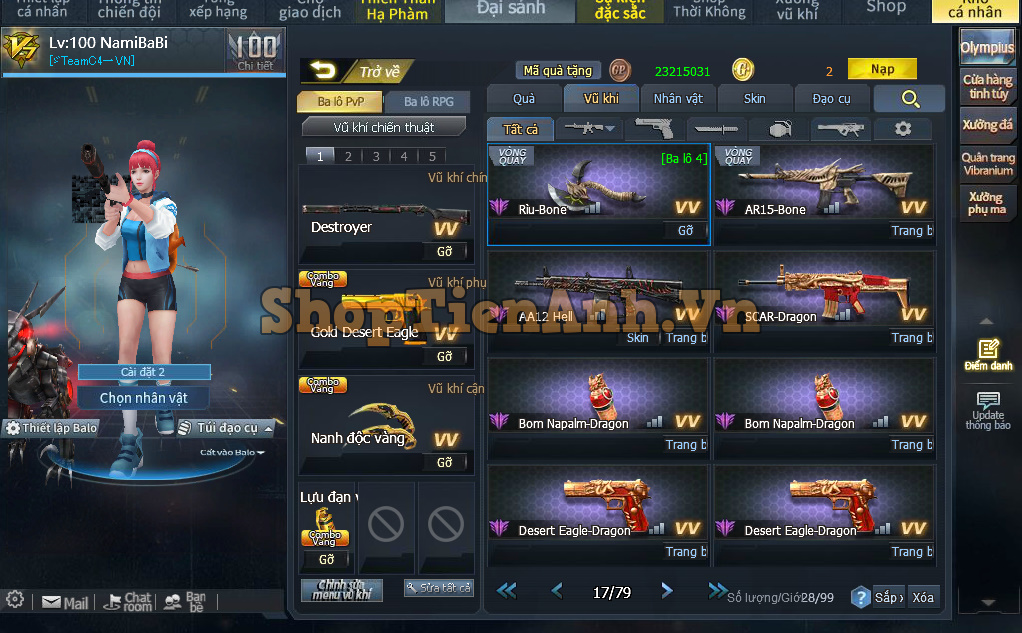Remove the Destroyer with its Gỡ button

pyautogui.click(x=445, y=250)
